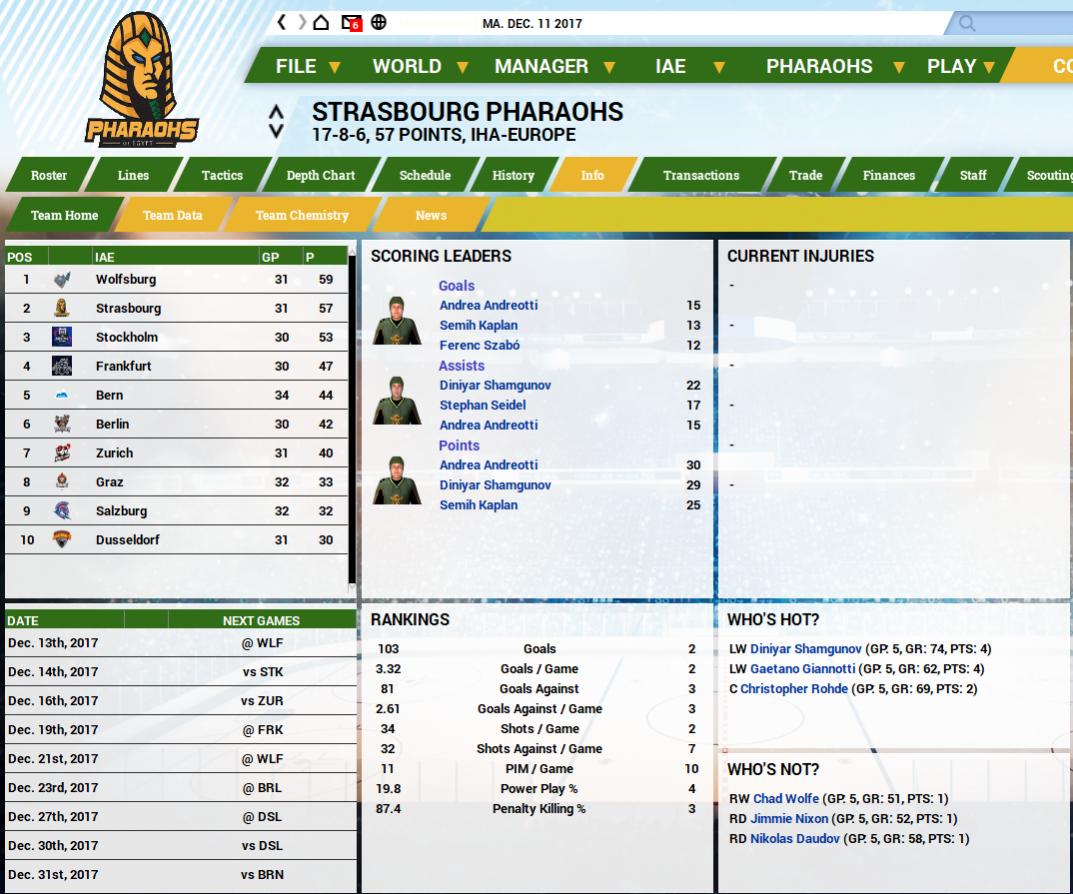View the Schedule tab

(x=425, y=175)
